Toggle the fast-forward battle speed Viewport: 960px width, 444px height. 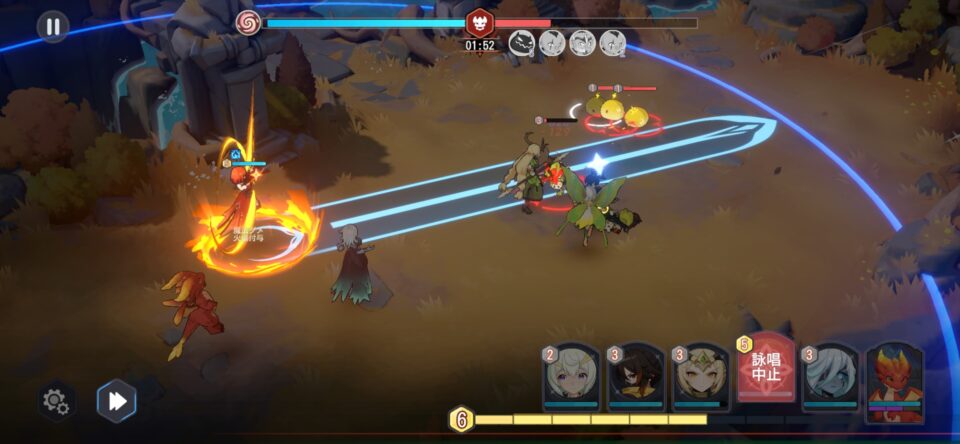click(x=117, y=401)
